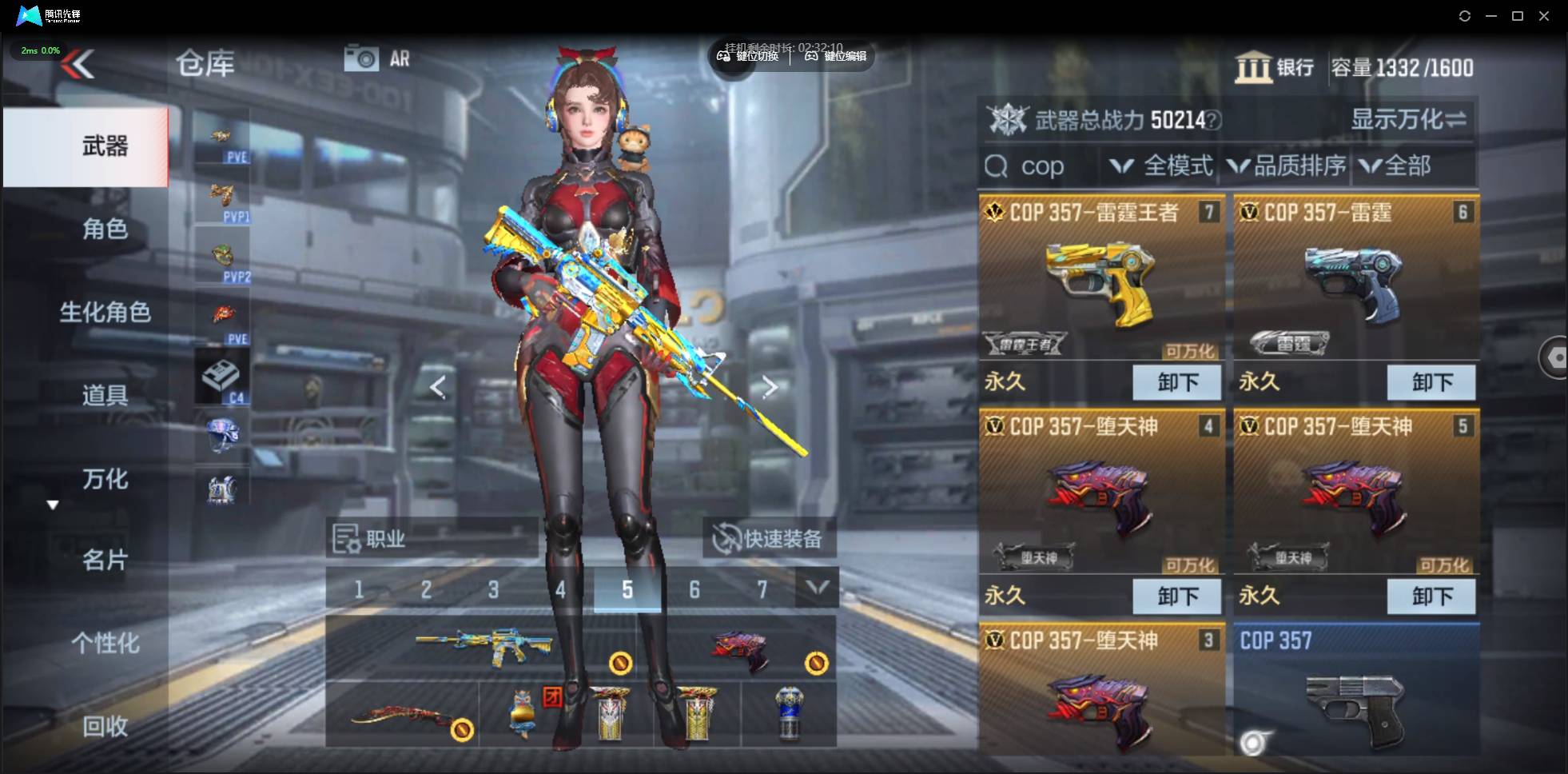The height and width of the screenshot is (774, 1568).
Task: Open the 道具 items tab
Action: click(105, 395)
